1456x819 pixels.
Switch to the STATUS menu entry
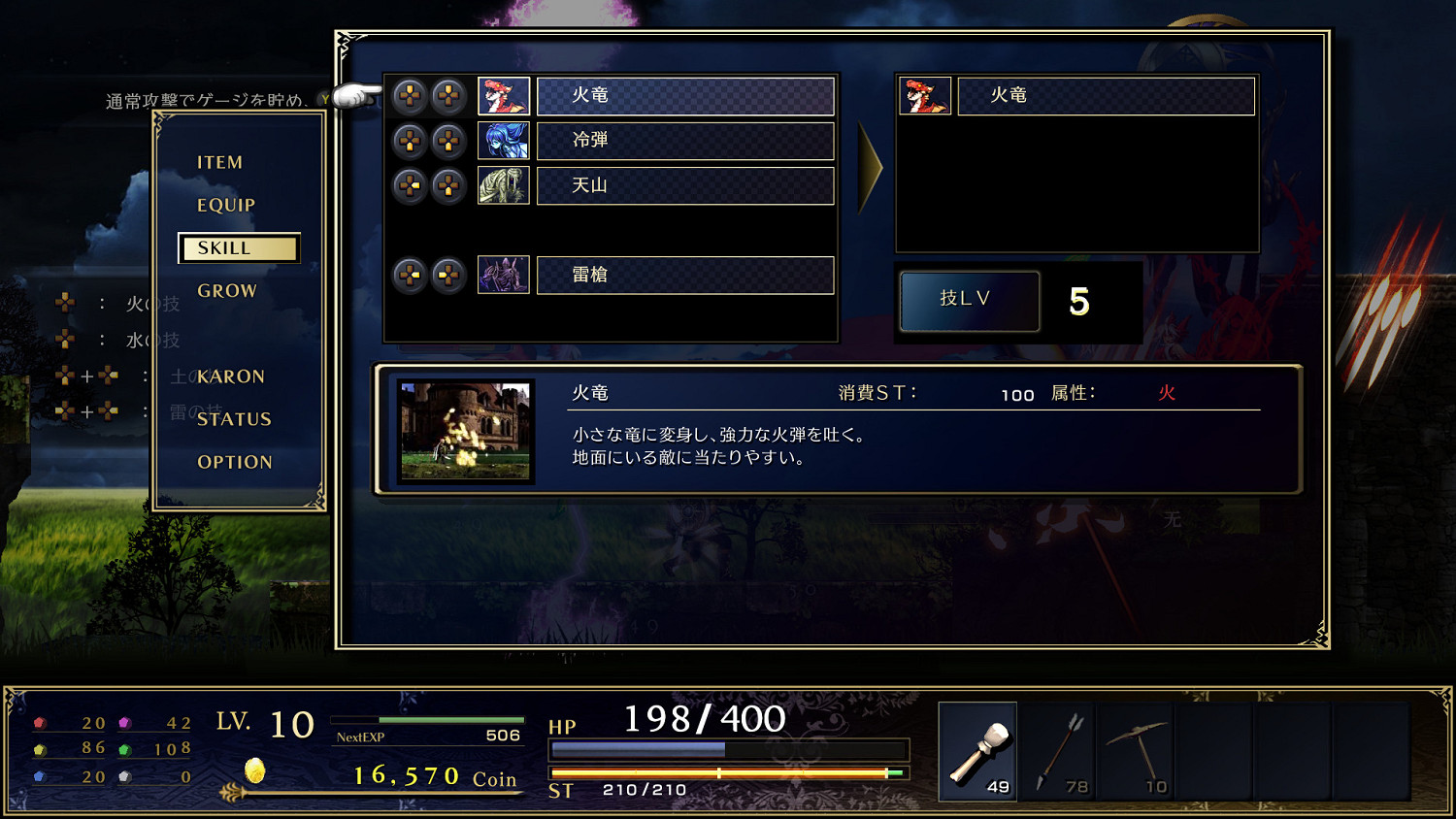[233, 419]
